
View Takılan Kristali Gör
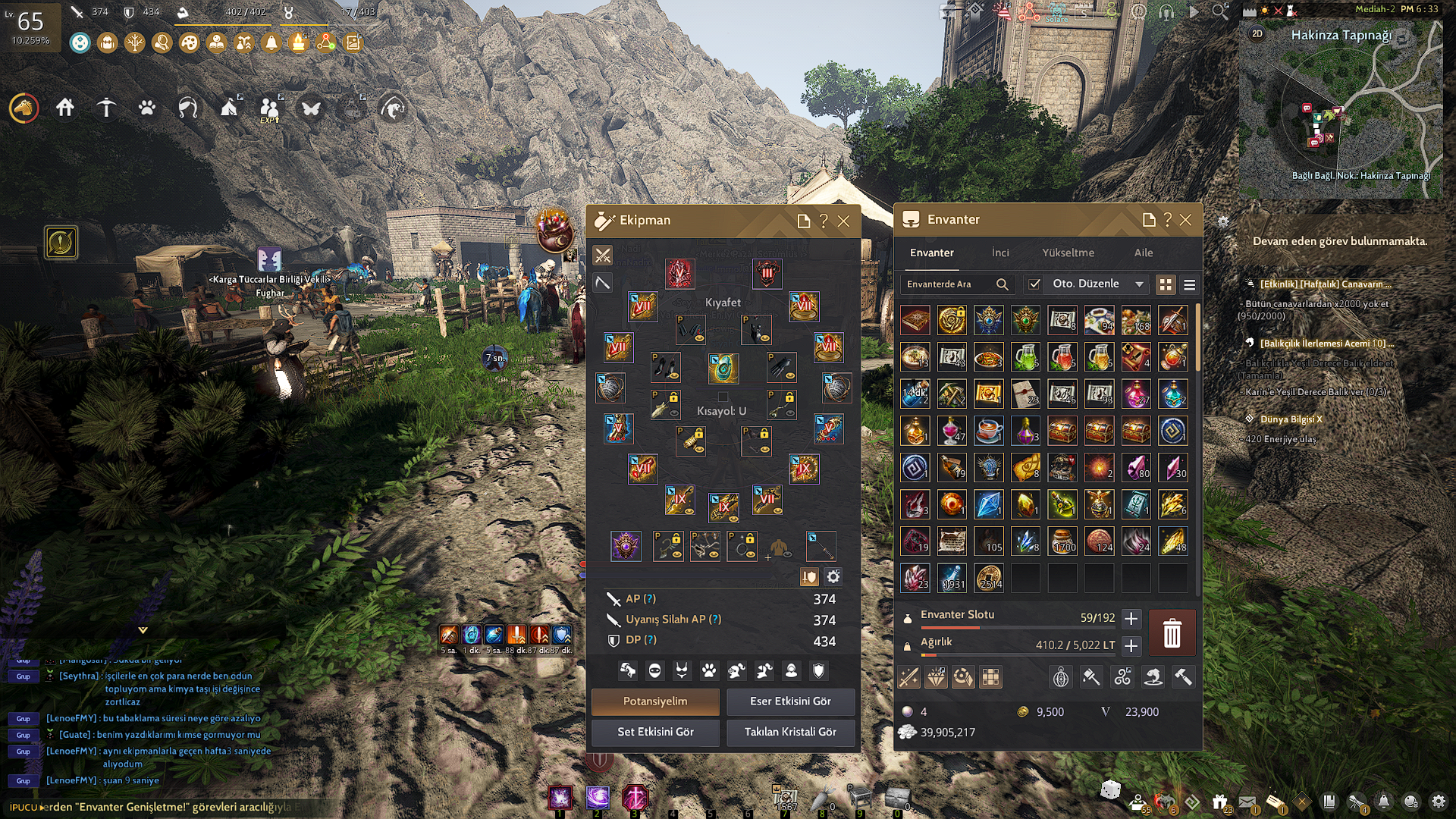(x=790, y=732)
